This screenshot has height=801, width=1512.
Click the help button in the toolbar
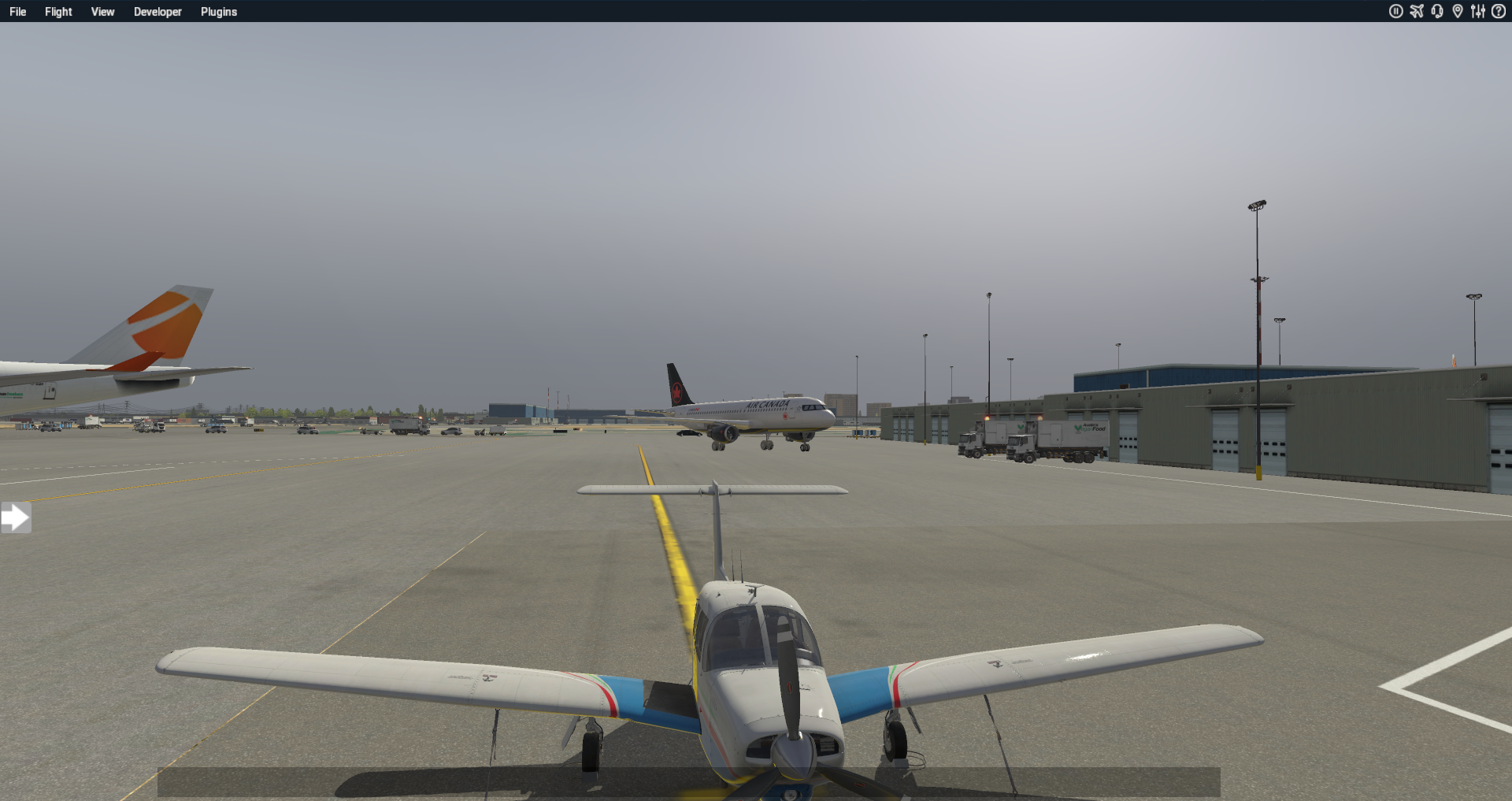pyautogui.click(x=1500, y=11)
